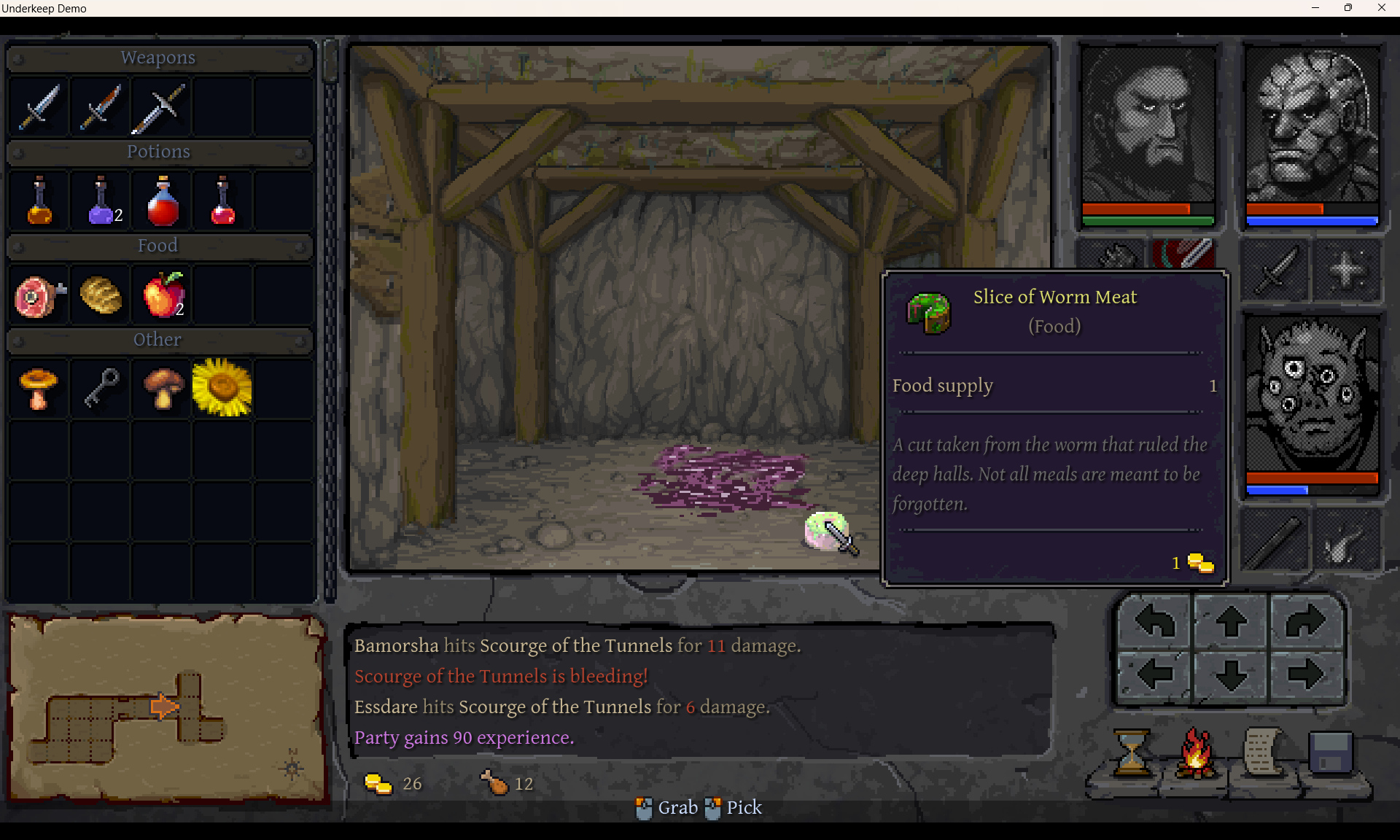Open the campfire rest option

[x=1196, y=753]
